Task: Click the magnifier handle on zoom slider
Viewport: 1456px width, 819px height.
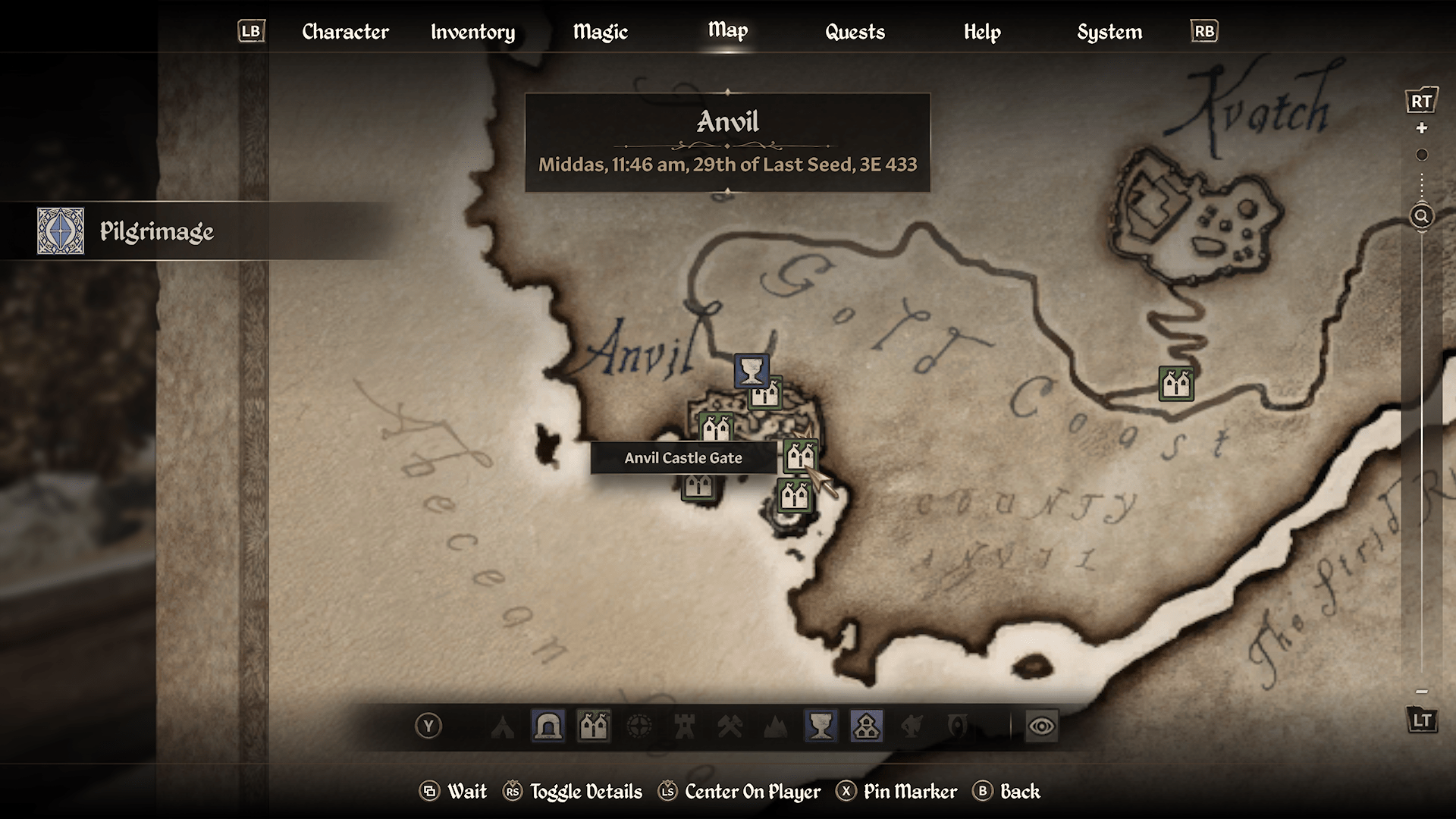Action: click(1422, 216)
